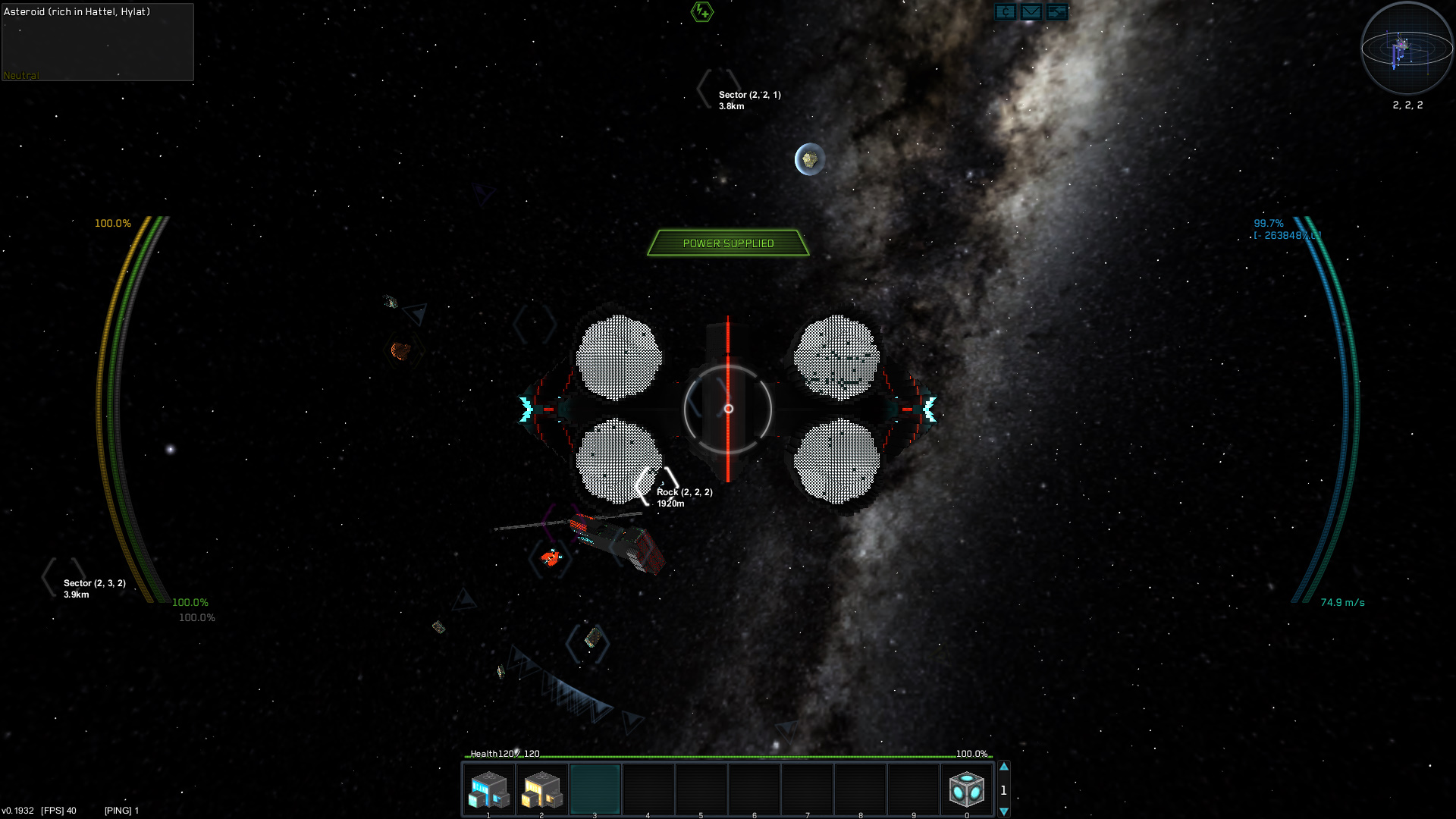This screenshot has height=819, width=1456.
Task: Click the green hexagon power icon
Action: click(702, 11)
